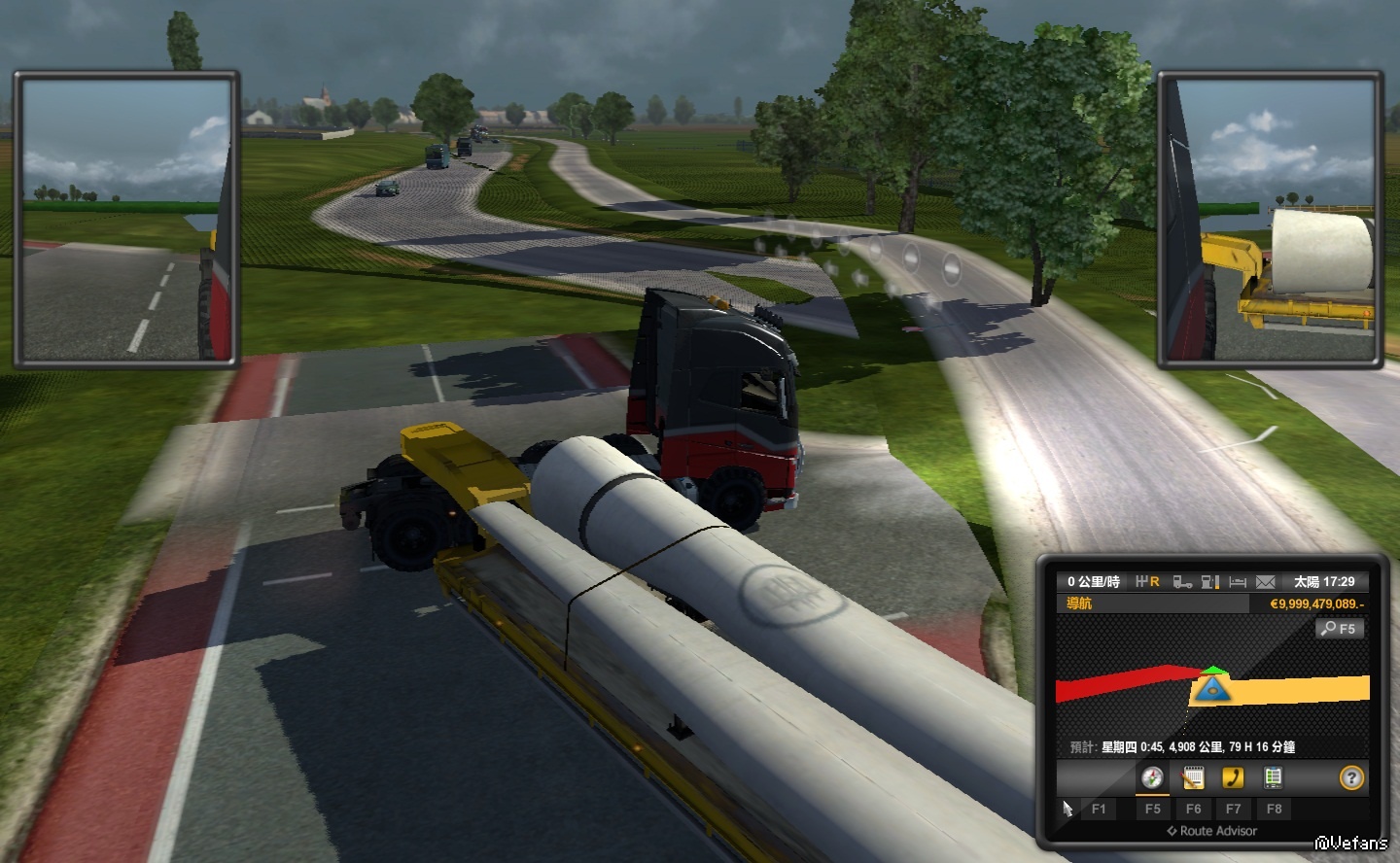Viewport: 1400px width, 863px height.
Task: Show the green spreadsheet info tab
Action: [1273, 777]
